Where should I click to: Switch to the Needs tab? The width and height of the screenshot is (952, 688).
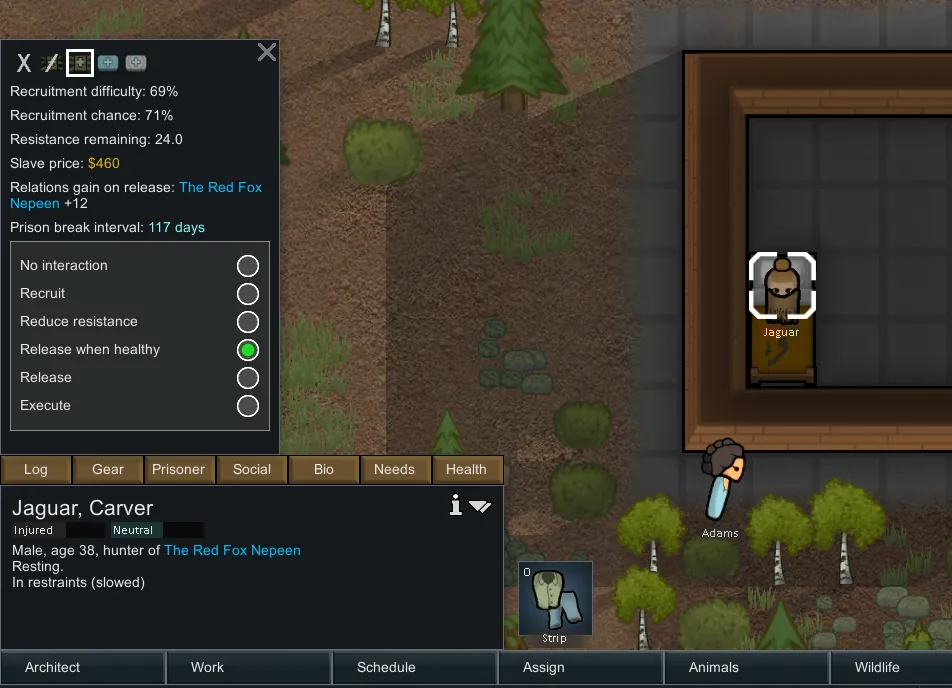click(394, 469)
